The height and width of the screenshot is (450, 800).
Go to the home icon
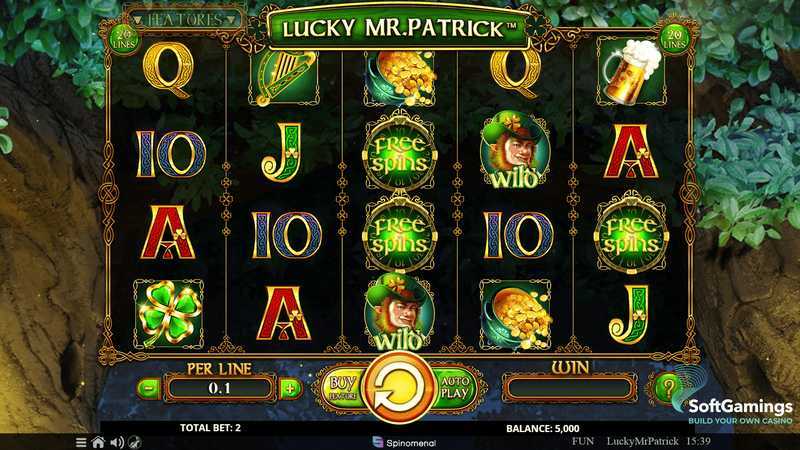(x=98, y=441)
